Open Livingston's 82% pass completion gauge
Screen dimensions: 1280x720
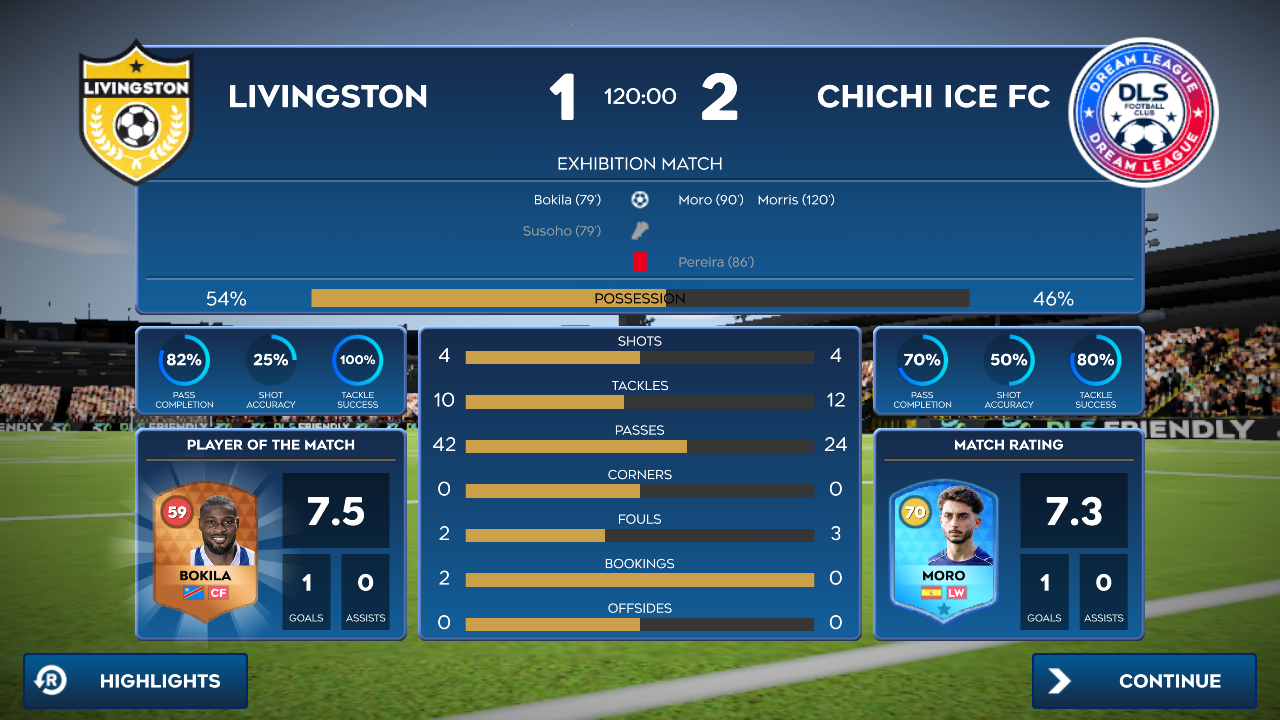183,362
